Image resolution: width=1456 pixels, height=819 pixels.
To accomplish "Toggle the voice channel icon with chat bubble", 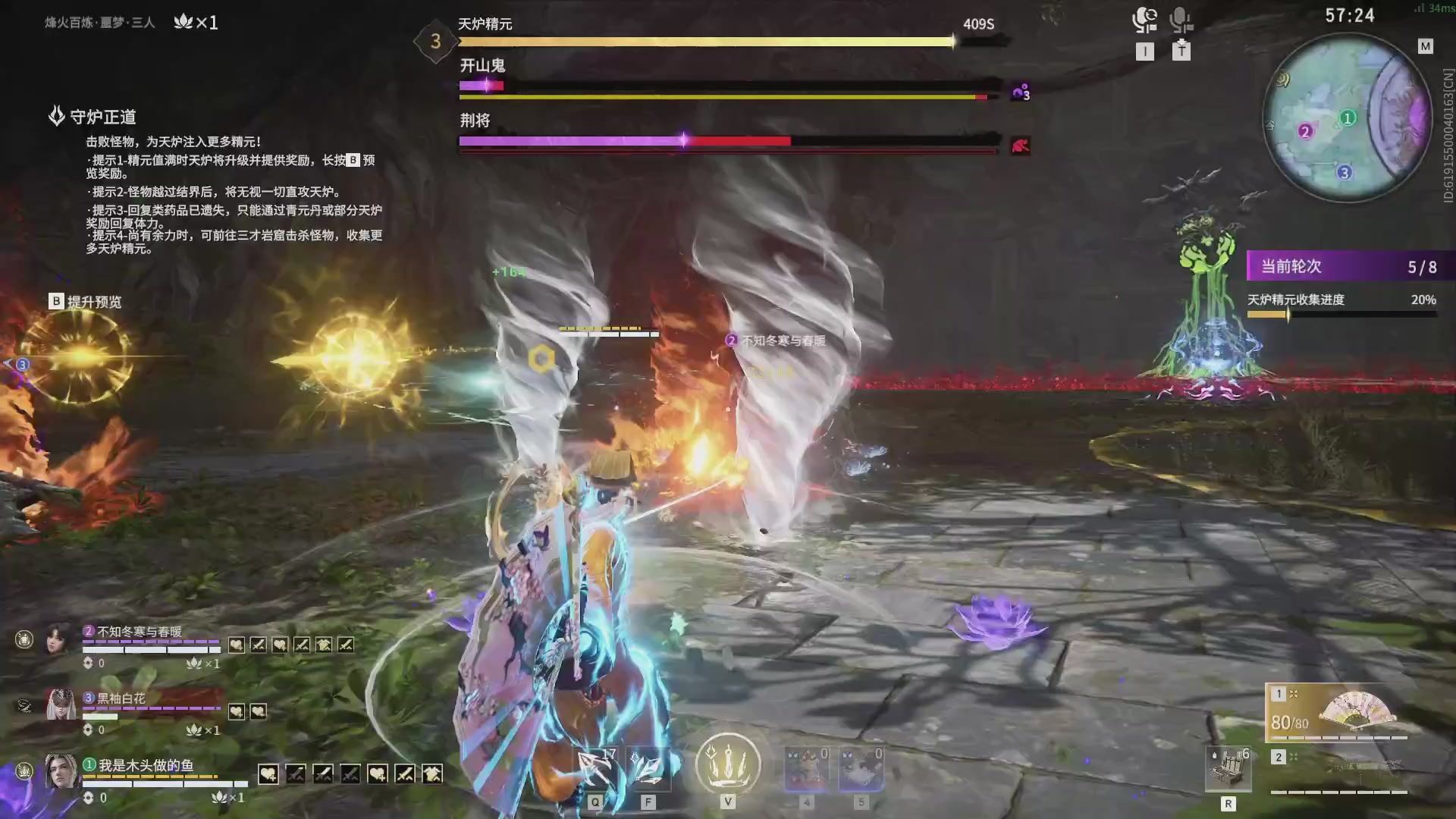I will point(1144,20).
